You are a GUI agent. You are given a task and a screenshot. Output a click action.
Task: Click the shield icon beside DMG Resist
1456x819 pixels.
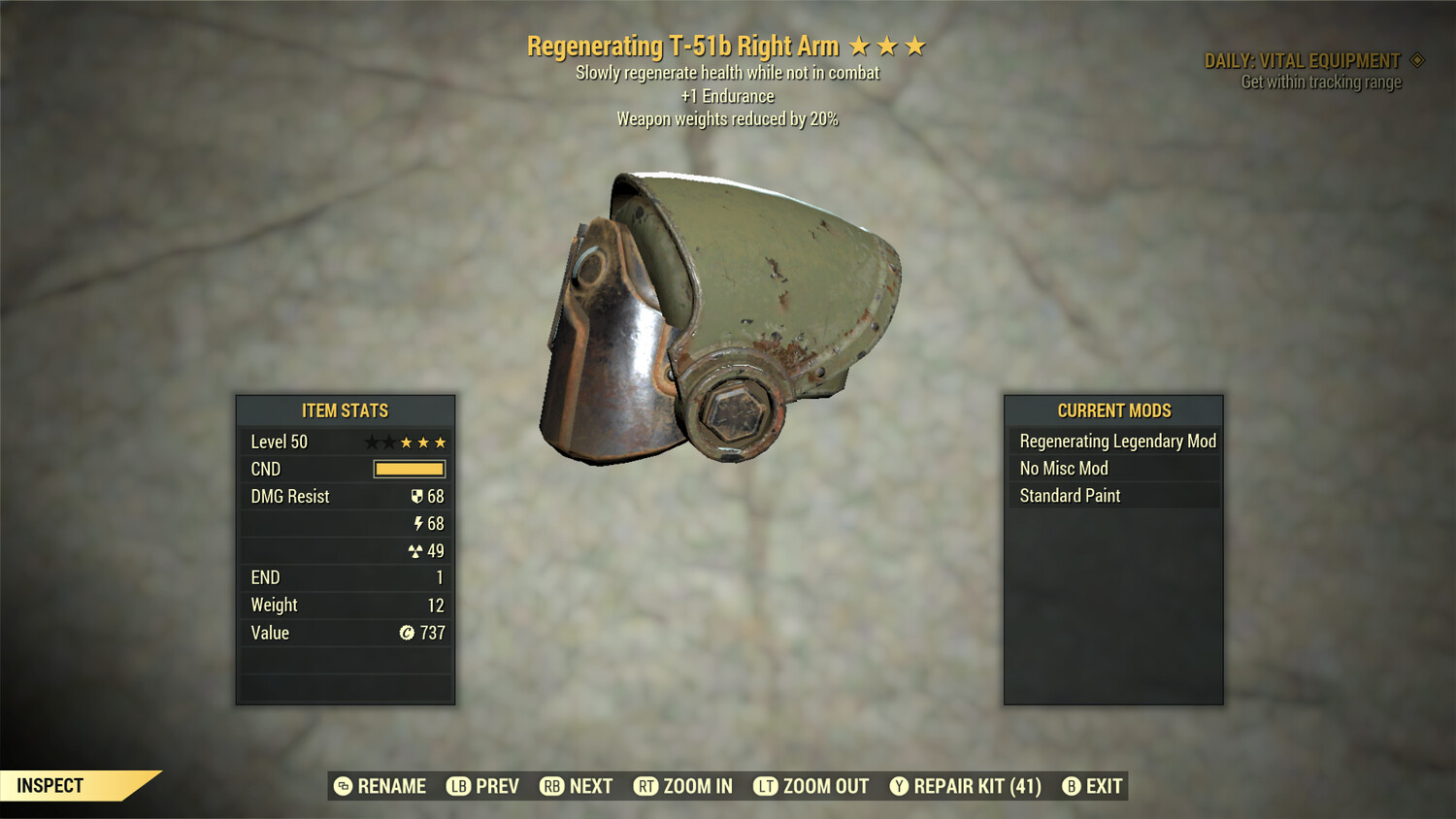coord(417,496)
